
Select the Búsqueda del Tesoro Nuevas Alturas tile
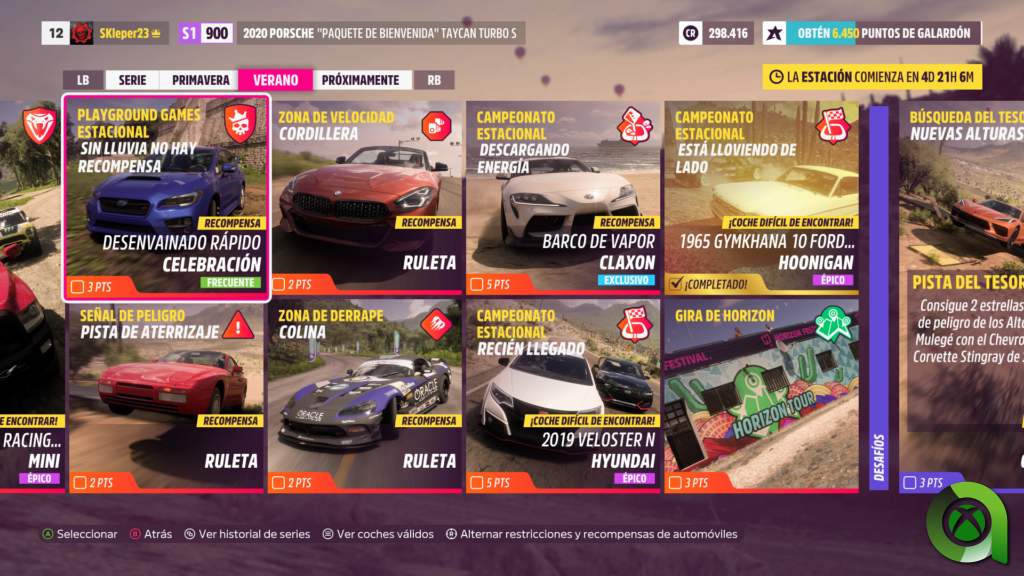[x=961, y=300]
